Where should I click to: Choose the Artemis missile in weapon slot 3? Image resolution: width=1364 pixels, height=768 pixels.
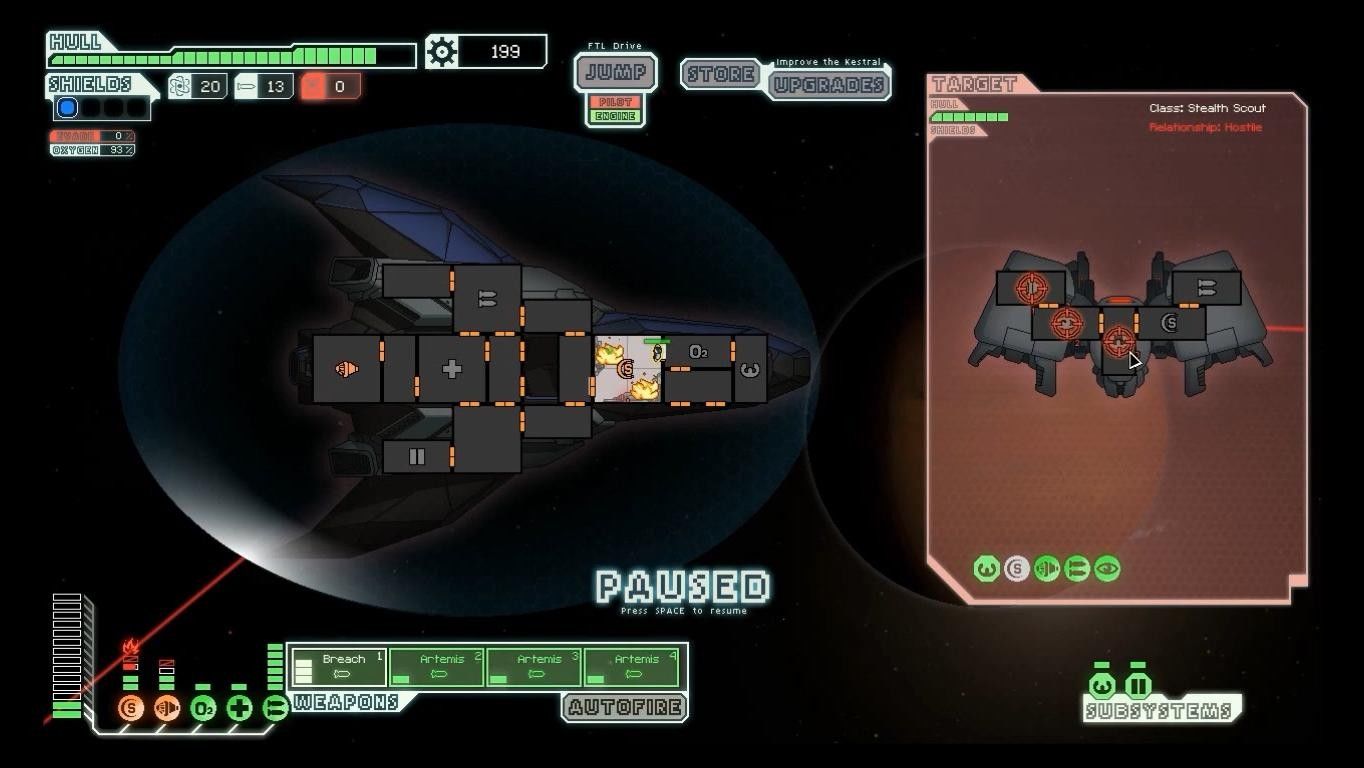pyautogui.click(x=534, y=667)
